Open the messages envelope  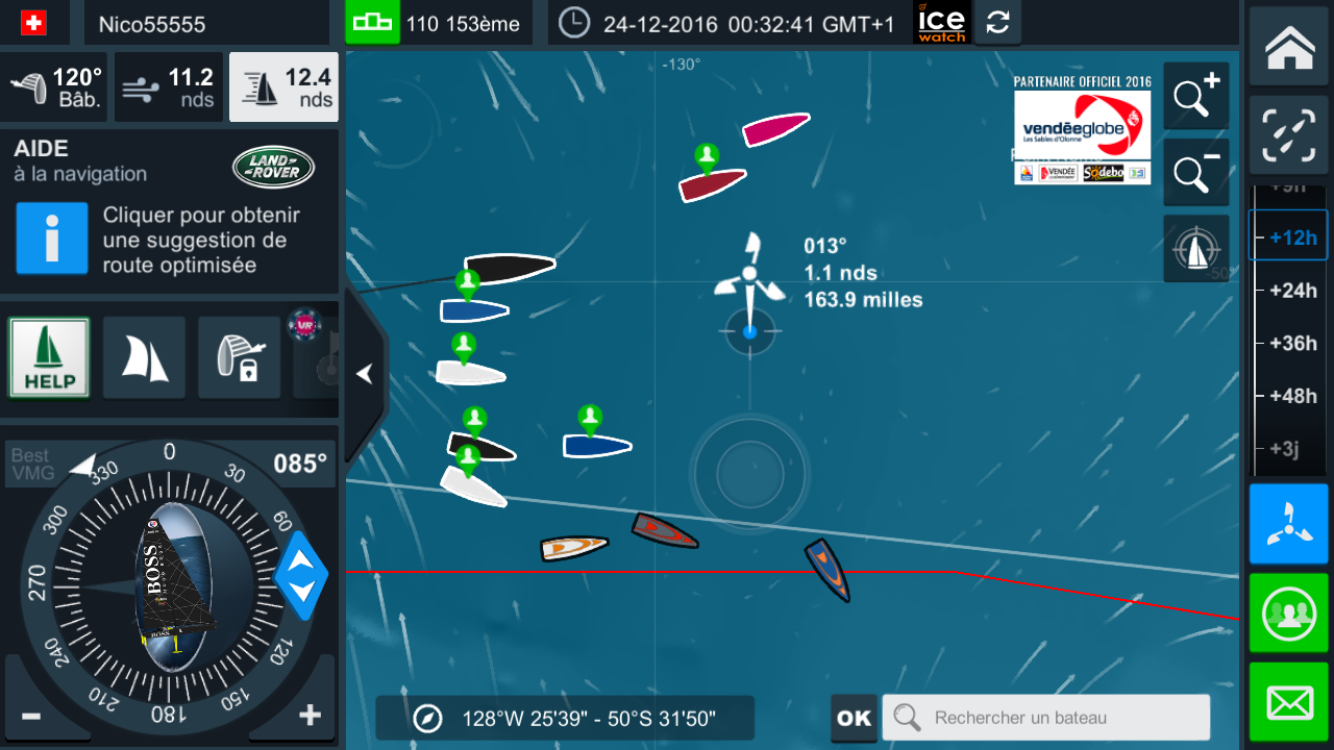(x=1289, y=703)
